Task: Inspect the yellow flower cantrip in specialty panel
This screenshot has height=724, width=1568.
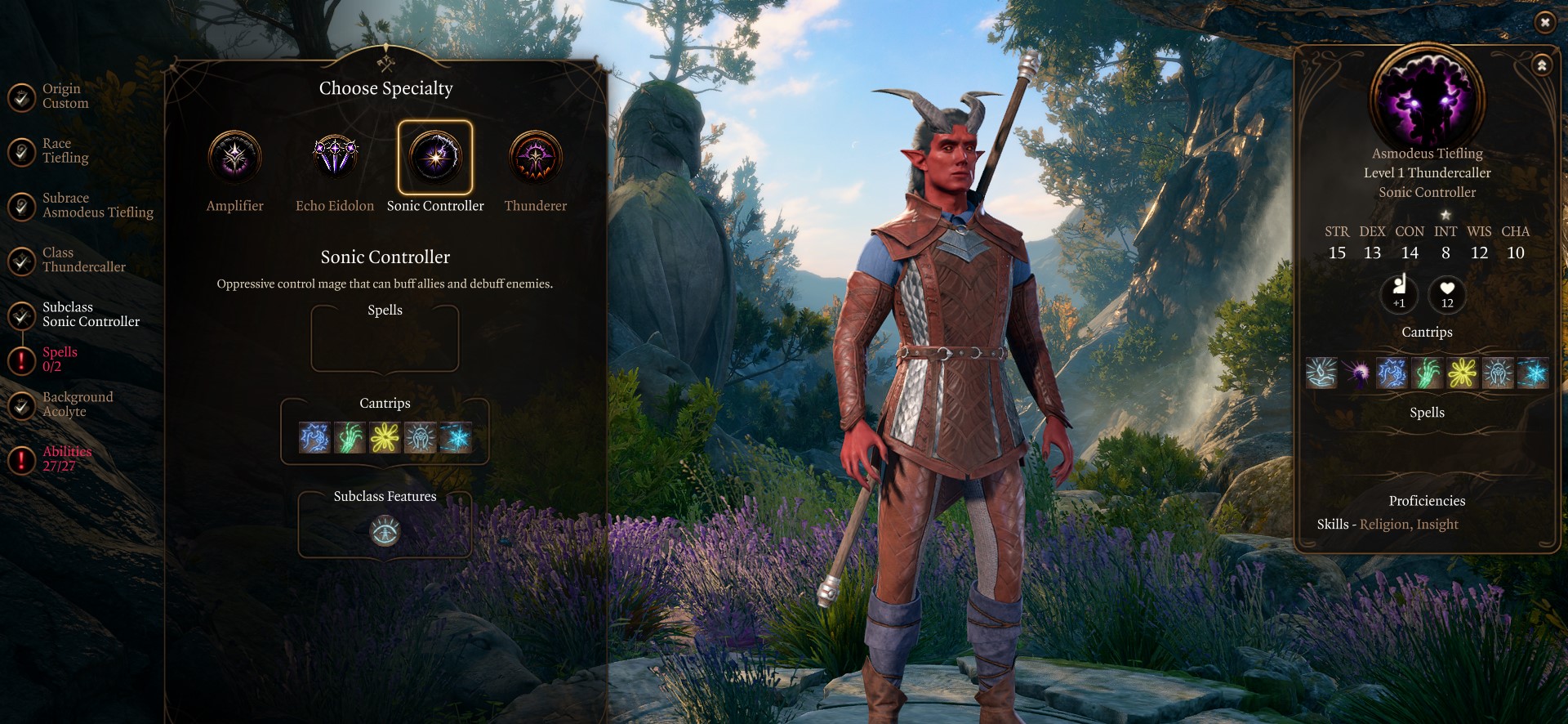Action: click(x=385, y=438)
